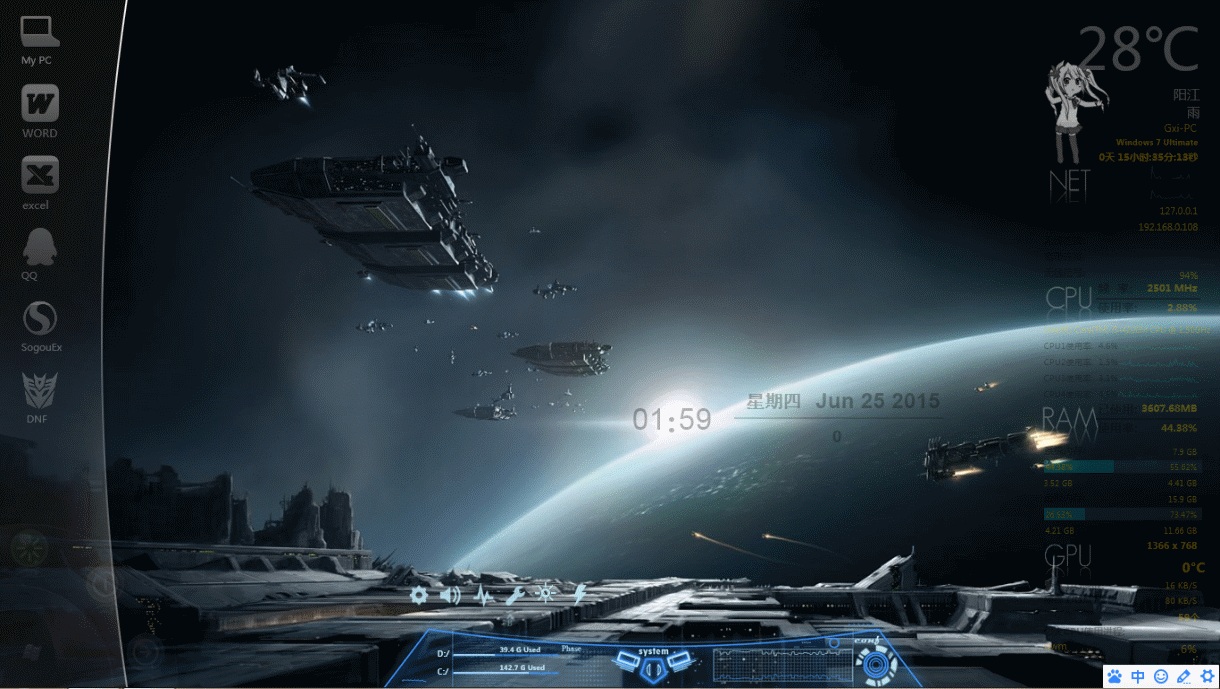Click the sun brightness icon
Viewport: 1220px width, 689px height.
pos(546,595)
